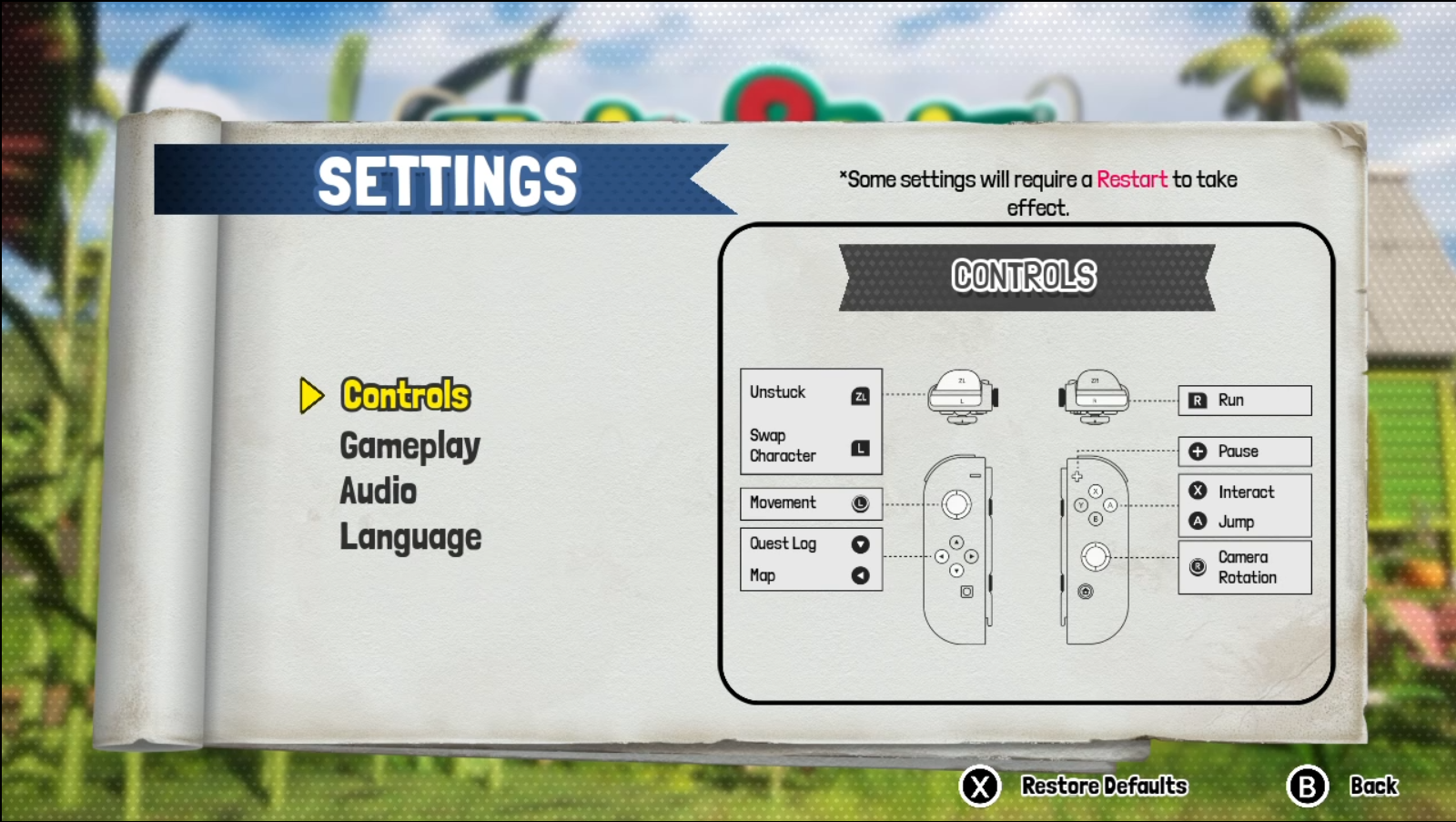Choose the Audio settings section
Viewport: 1456px width, 822px height.
click(x=378, y=492)
